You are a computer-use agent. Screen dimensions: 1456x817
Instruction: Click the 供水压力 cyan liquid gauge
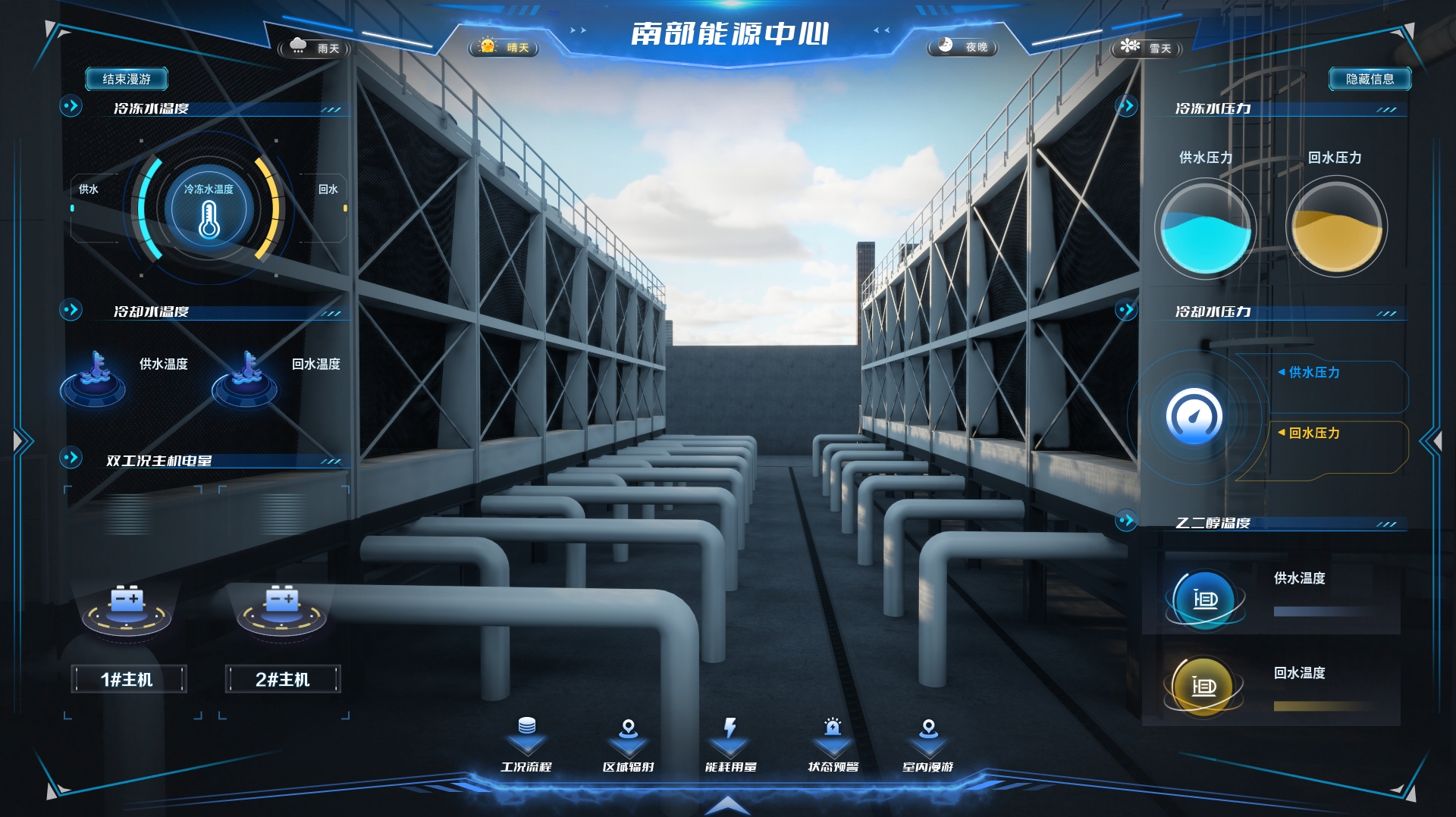(1205, 227)
